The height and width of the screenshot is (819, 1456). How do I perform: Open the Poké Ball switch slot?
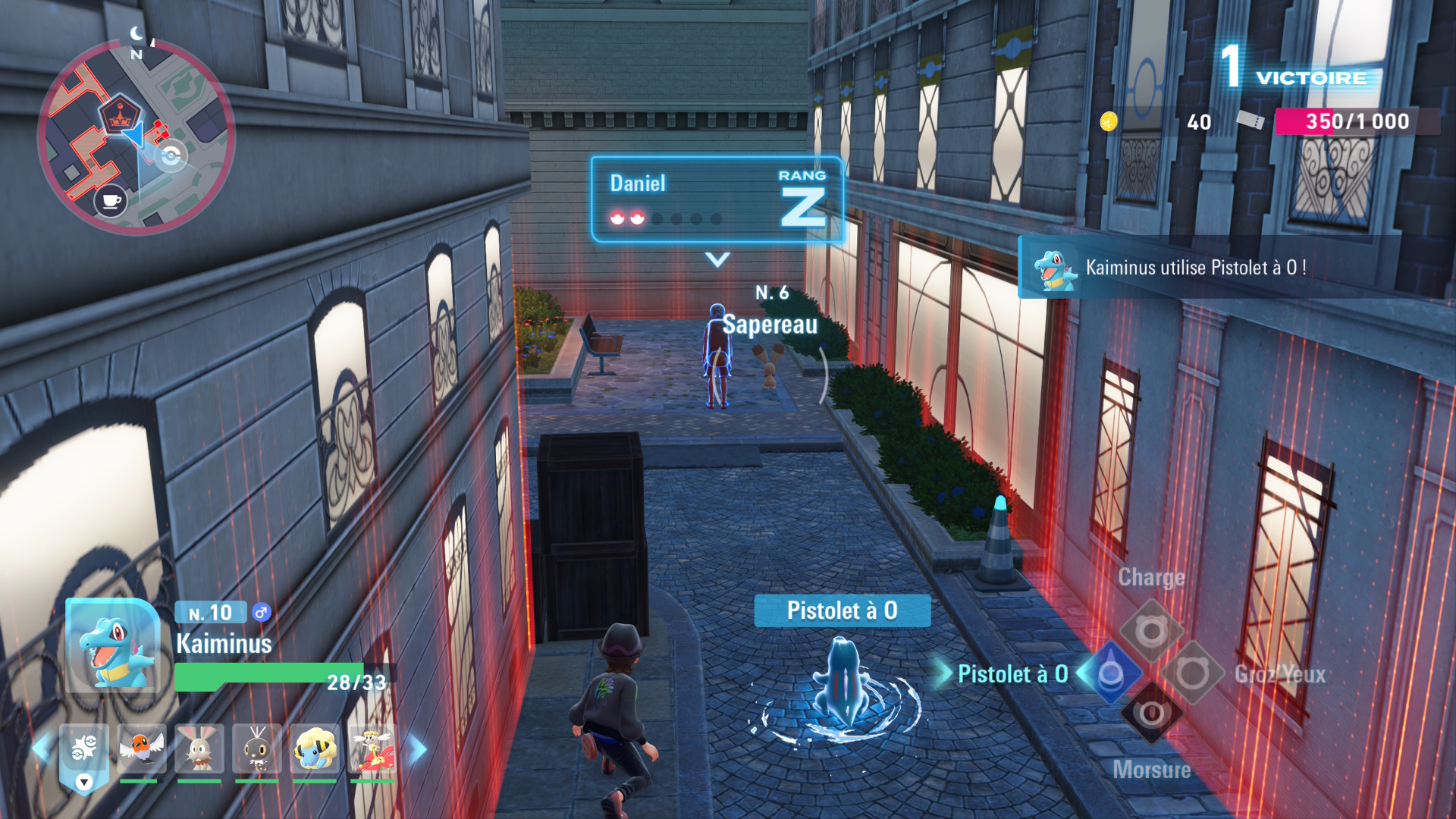coord(84,752)
